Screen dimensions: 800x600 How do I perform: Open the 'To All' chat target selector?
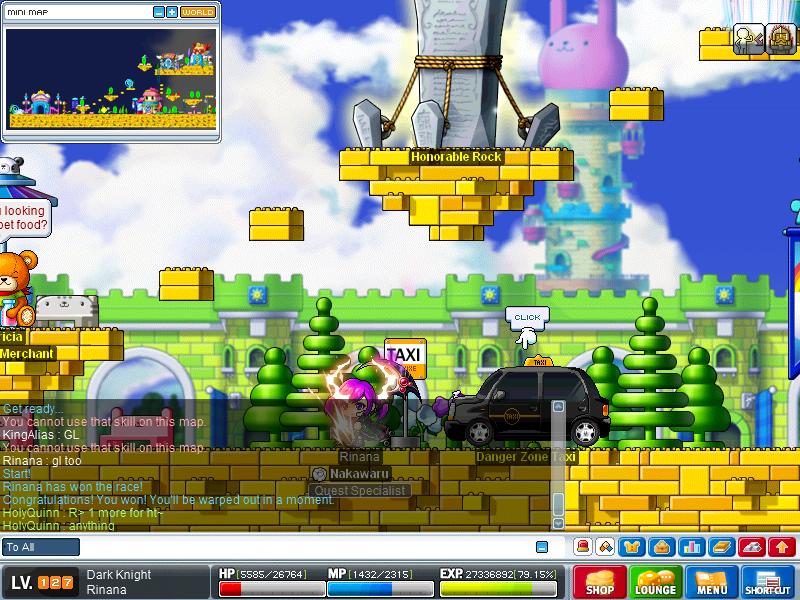tap(41, 547)
